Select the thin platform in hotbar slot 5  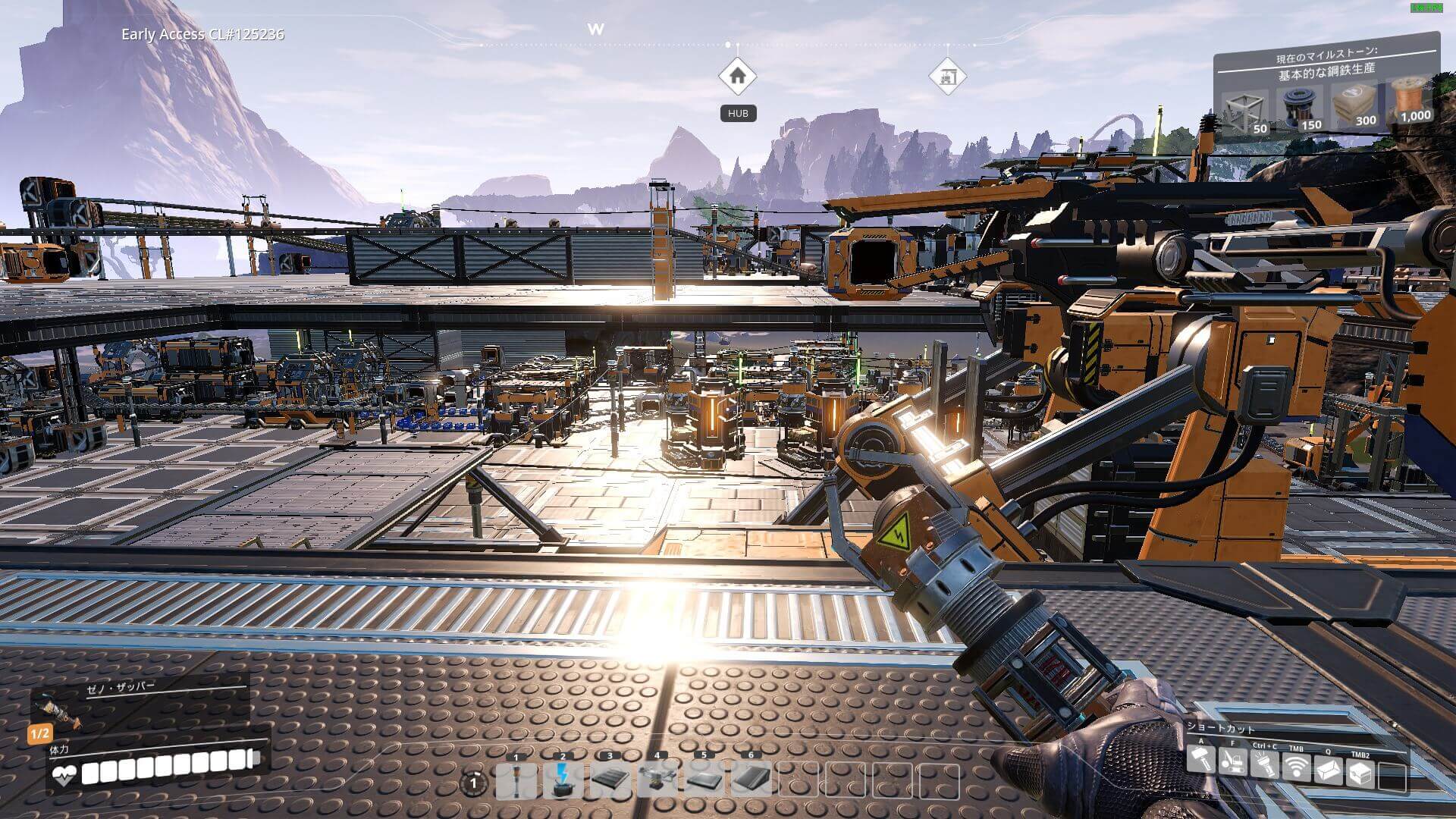pos(704,780)
